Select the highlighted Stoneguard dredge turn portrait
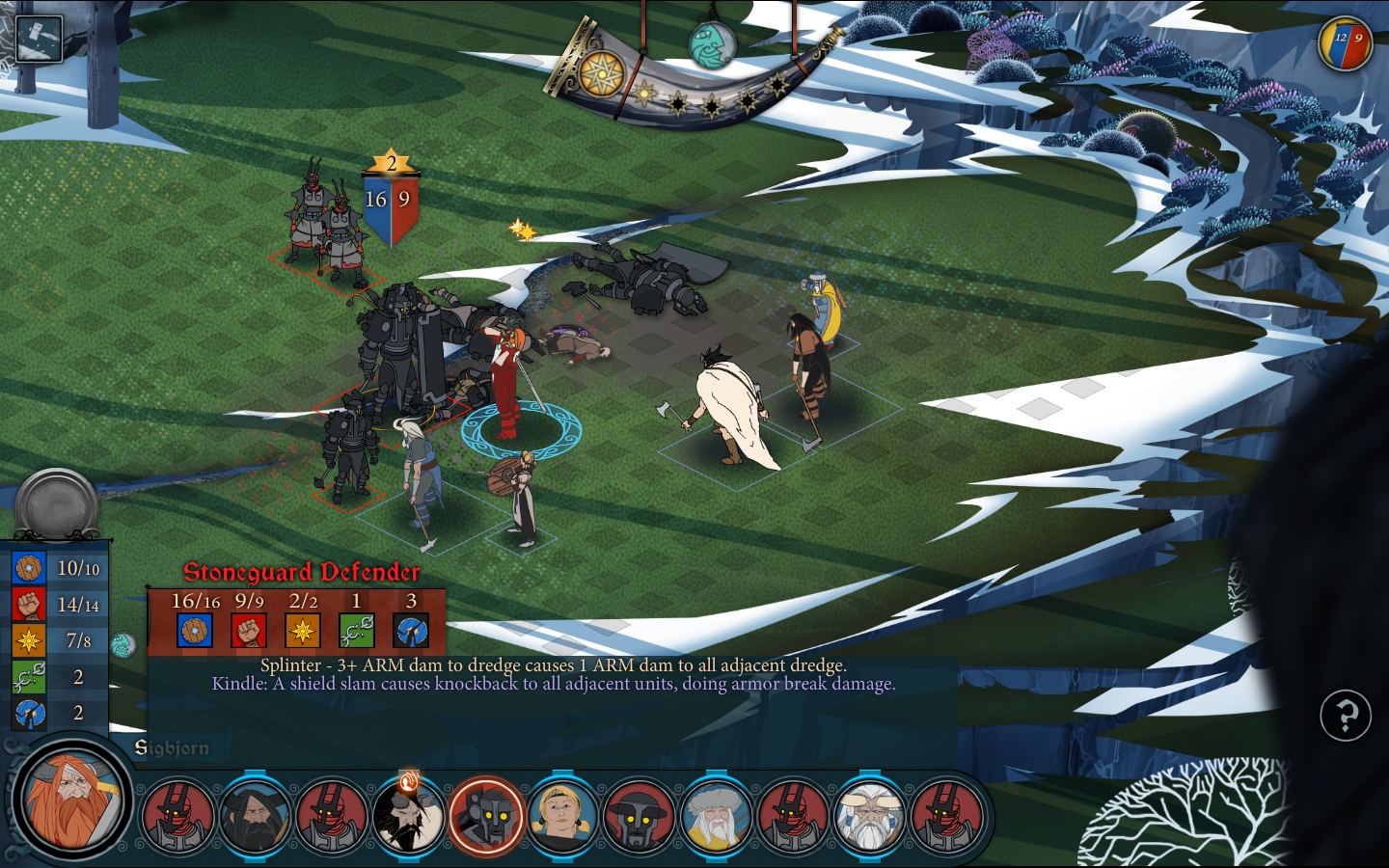The width and height of the screenshot is (1389, 868). pos(486,816)
